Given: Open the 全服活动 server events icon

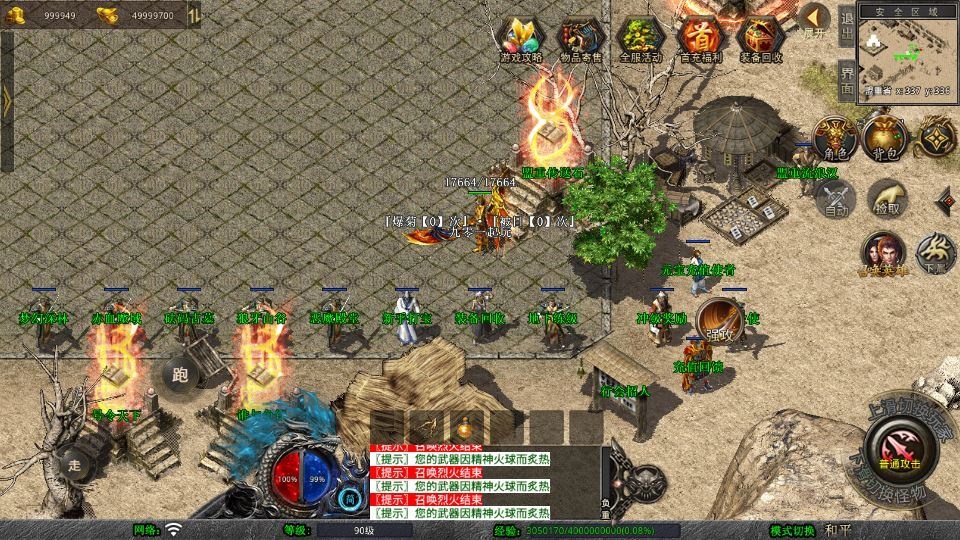Looking at the screenshot, I should 641,39.
